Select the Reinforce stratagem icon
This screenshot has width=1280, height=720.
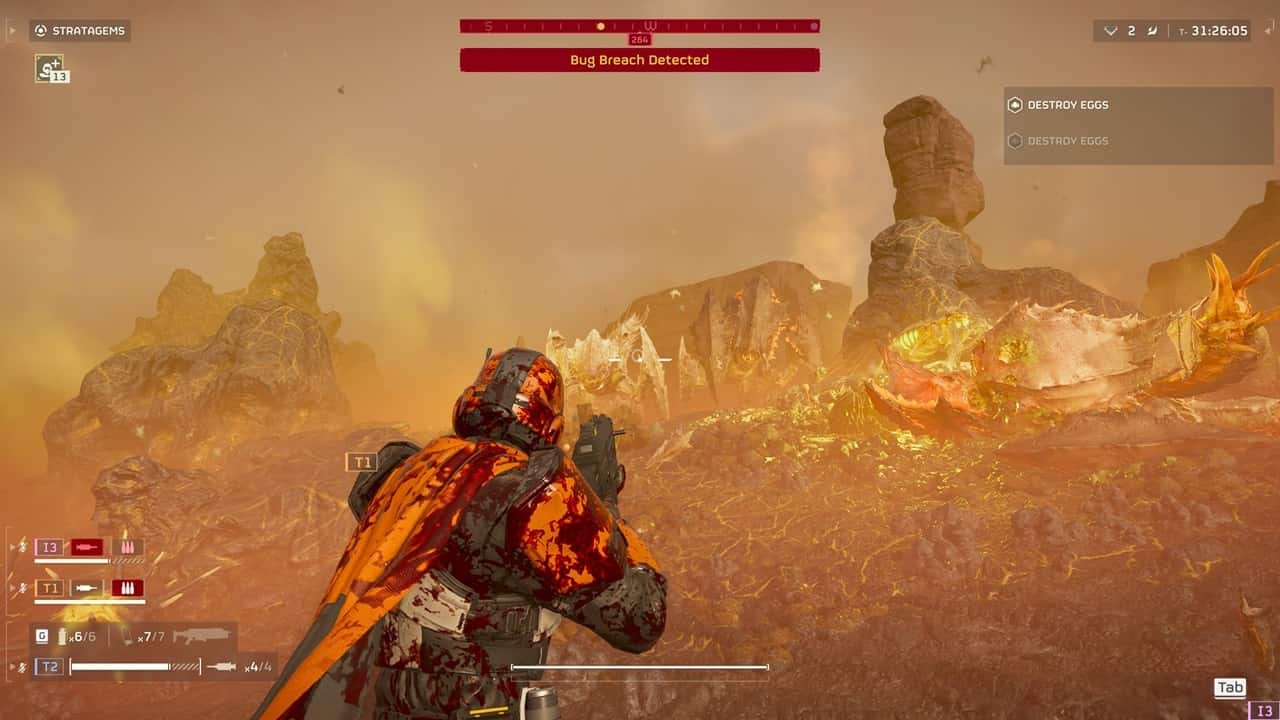48,68
